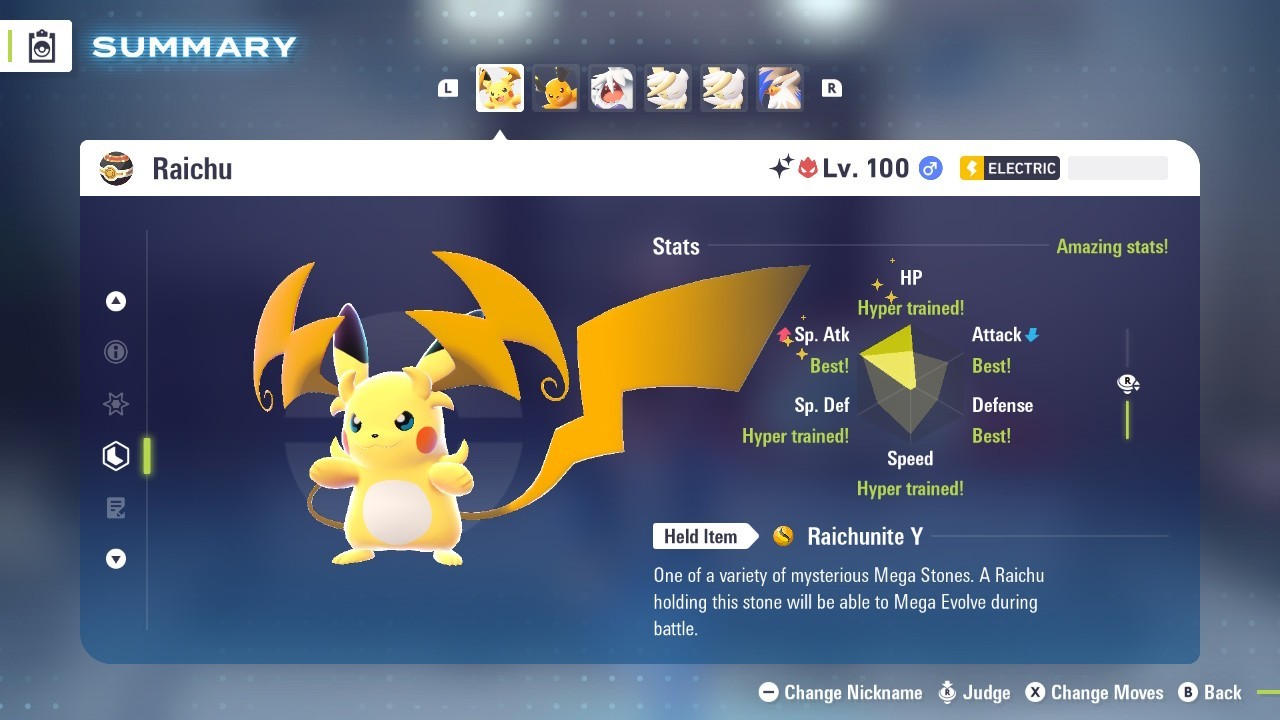Choose the white open-mouthed Pokémon portrait
This screenshot has height=720, width=1280.
click(x=611, y=88)
